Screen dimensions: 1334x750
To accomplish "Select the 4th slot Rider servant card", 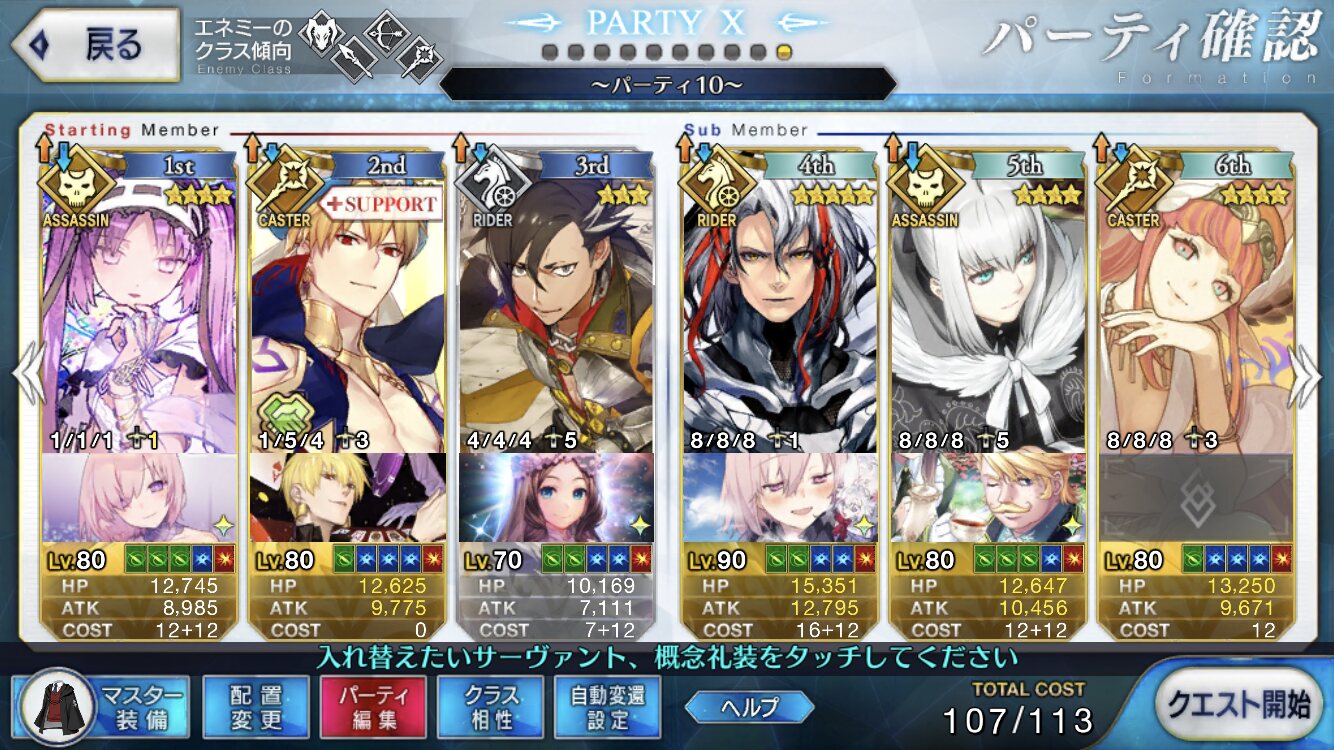I will tap(780, 310).
